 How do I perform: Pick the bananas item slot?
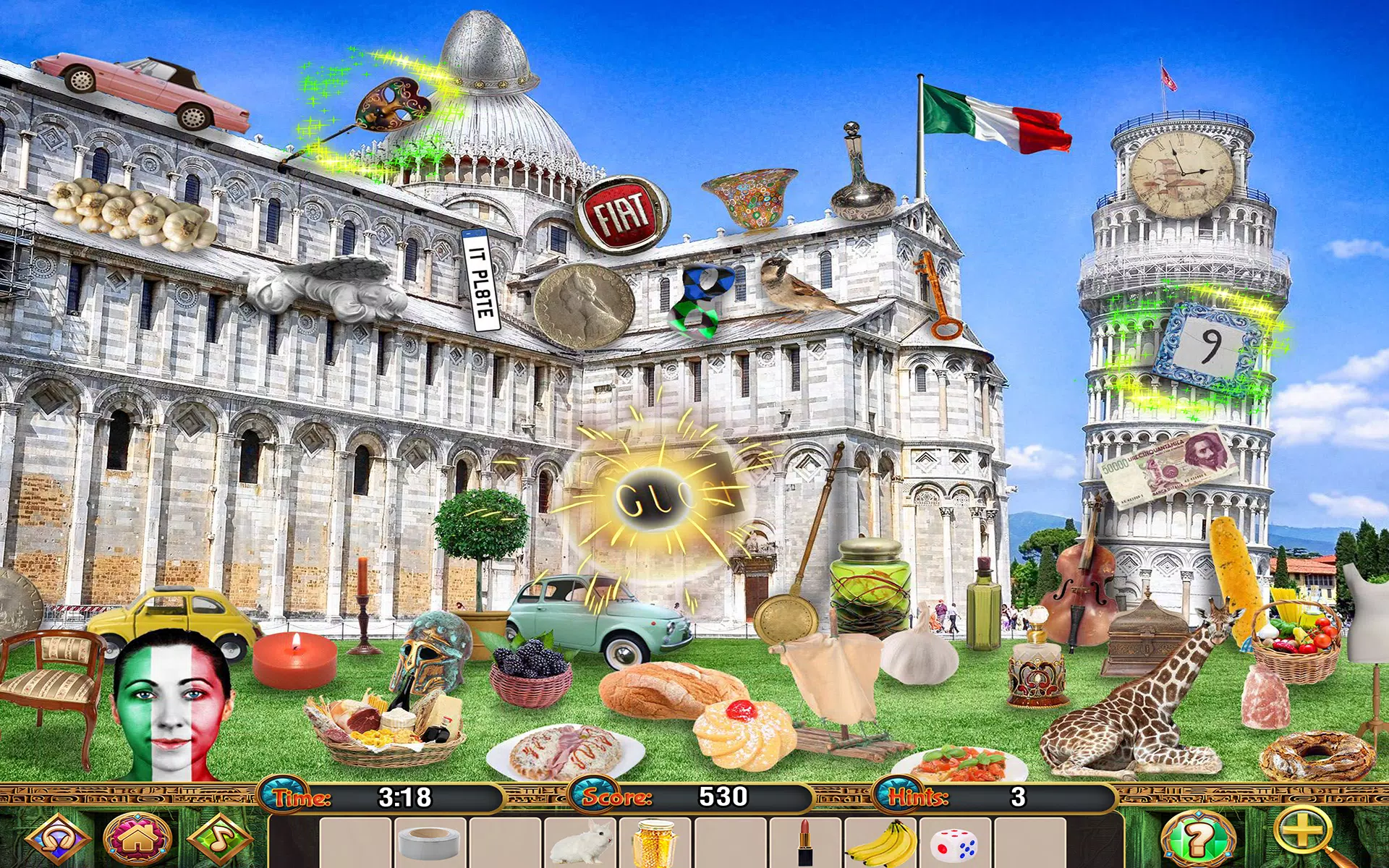880,843
